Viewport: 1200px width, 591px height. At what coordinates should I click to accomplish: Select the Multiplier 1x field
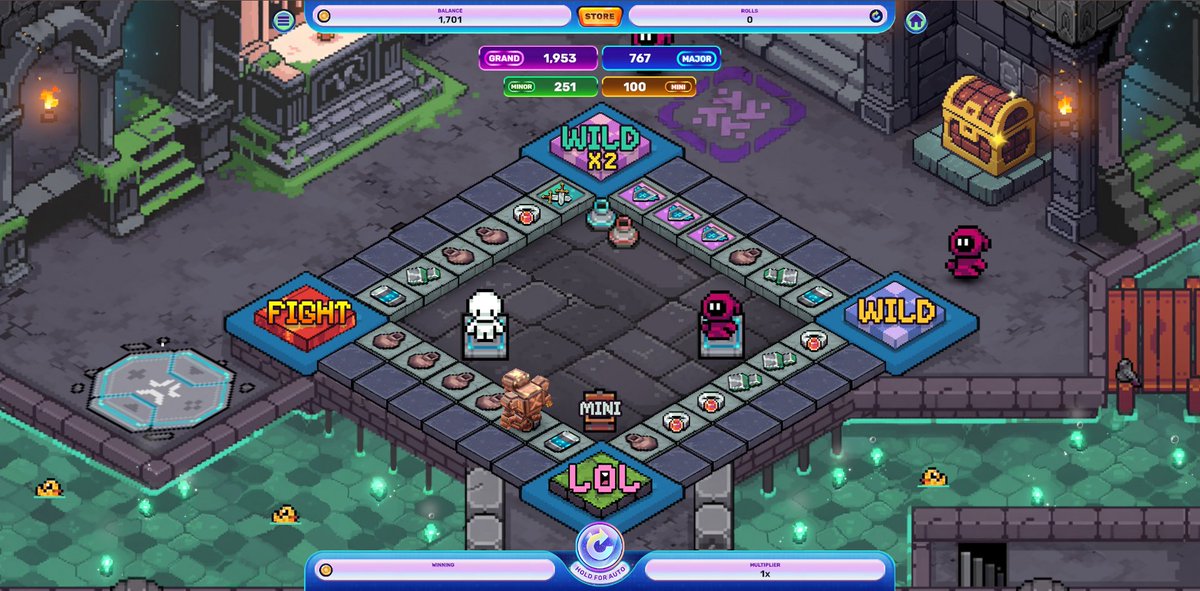(765, 569)
